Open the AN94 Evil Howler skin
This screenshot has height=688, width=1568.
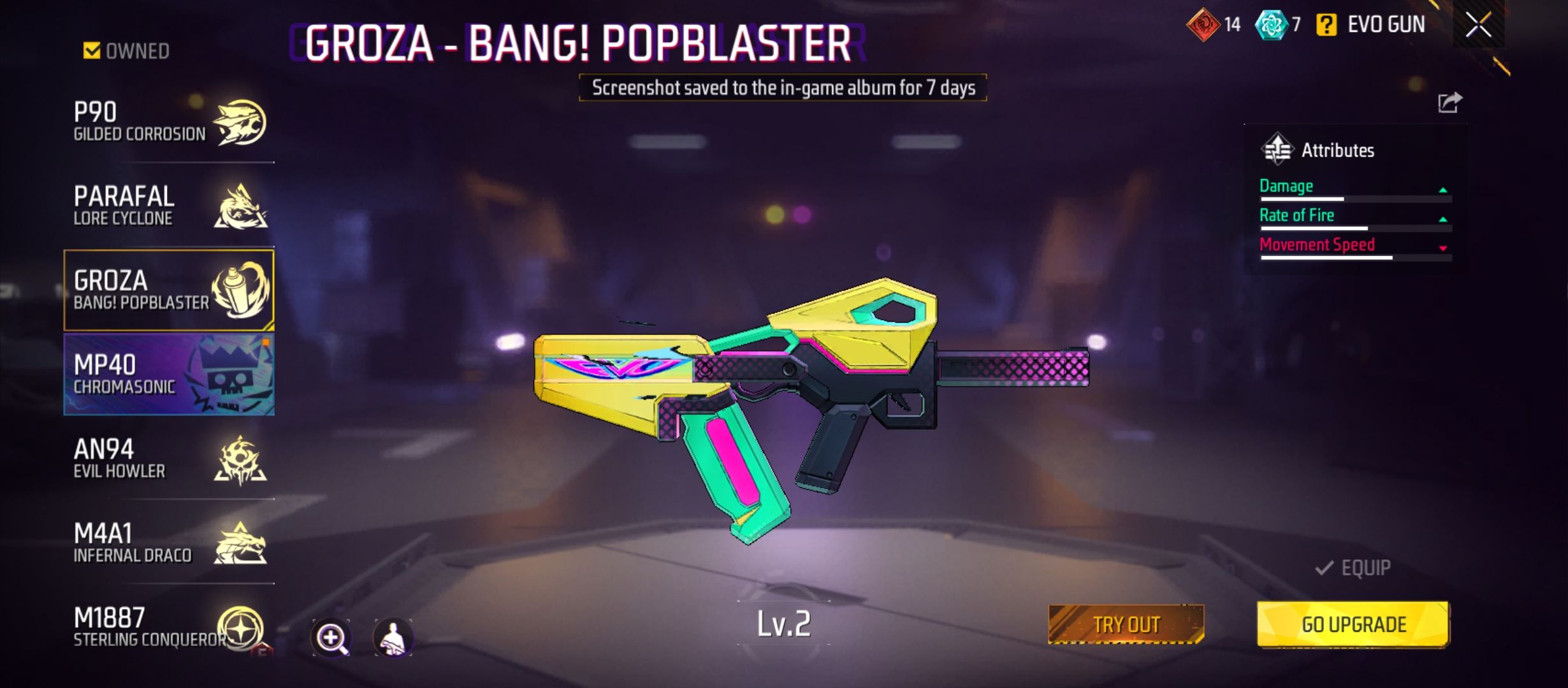click(x=169, y=459)
